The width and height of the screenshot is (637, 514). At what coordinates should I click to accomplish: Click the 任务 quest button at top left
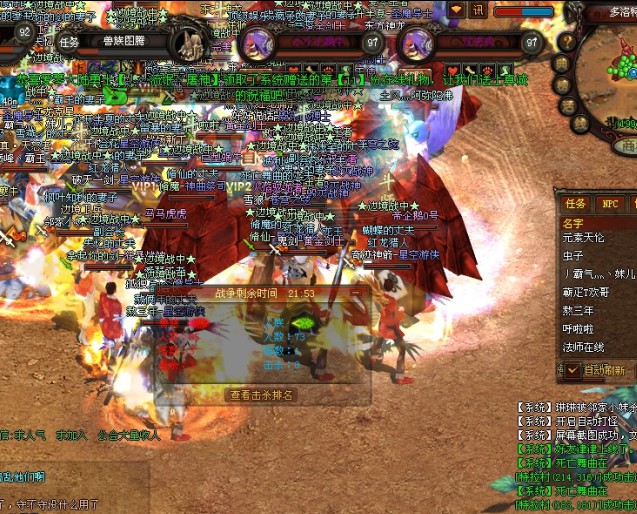tap(69, 42)
